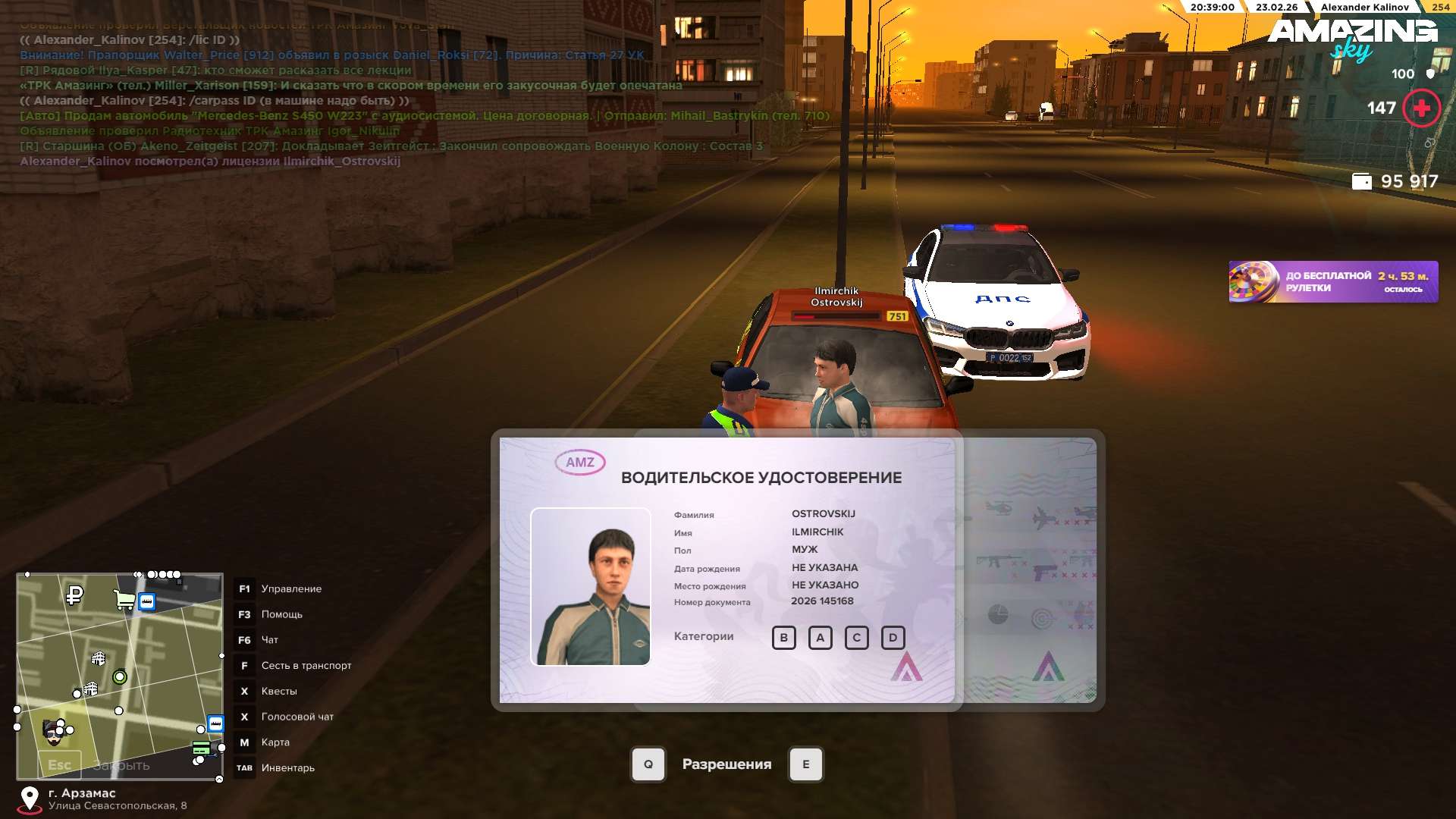Click the minimap
Viewport: 1456px width, 819px height.
click(x=120, y=675)
